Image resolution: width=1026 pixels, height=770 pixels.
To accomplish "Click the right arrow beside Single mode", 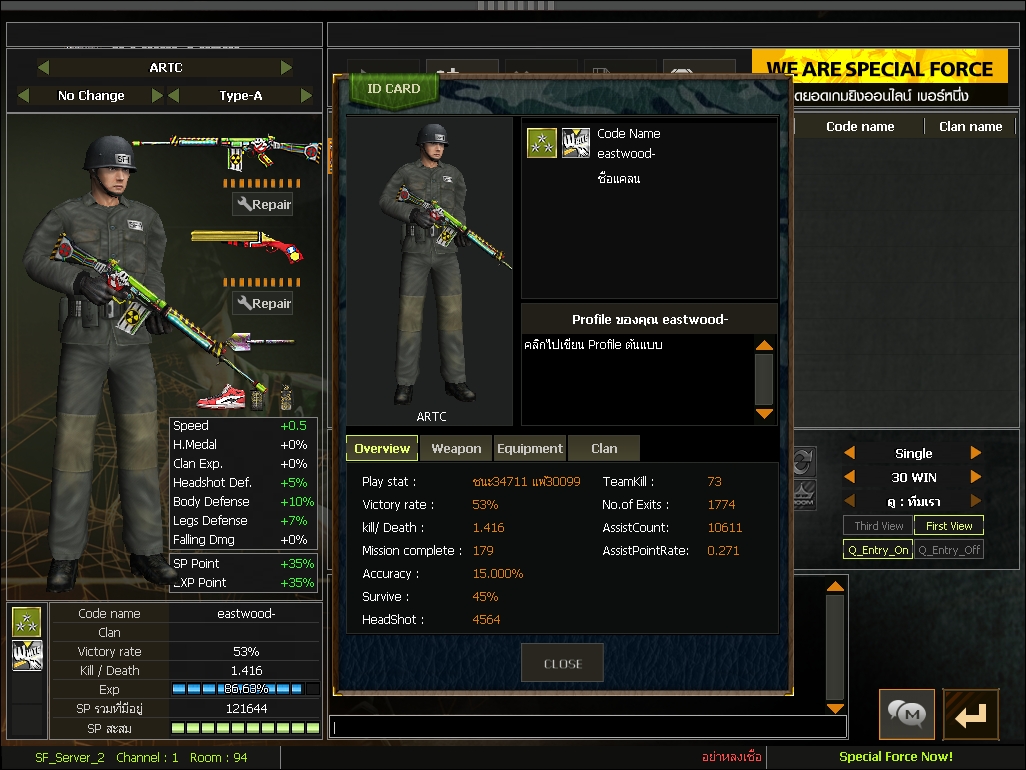I will pos(976,453).
